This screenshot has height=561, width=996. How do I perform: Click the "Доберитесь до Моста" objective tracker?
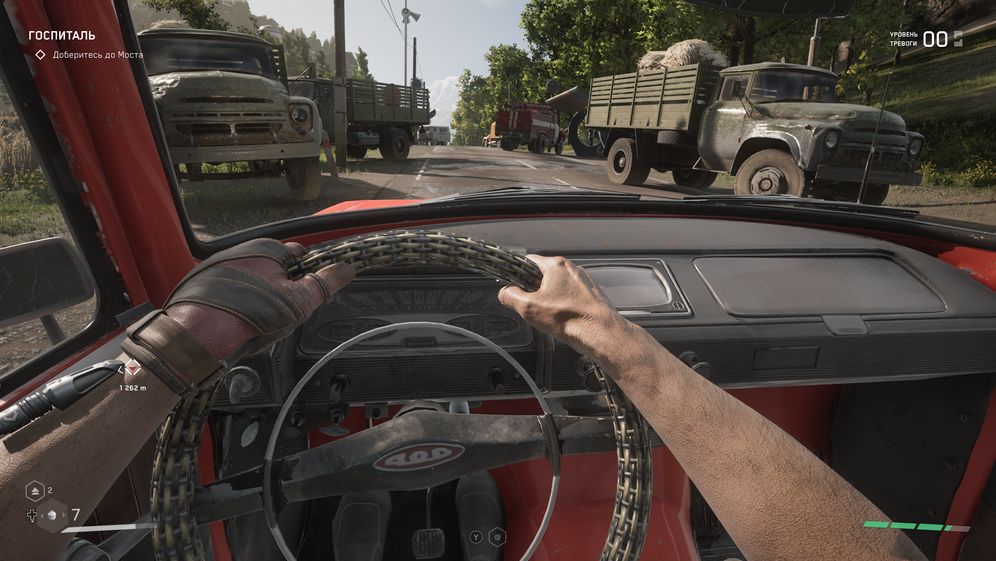click(89, 55)
